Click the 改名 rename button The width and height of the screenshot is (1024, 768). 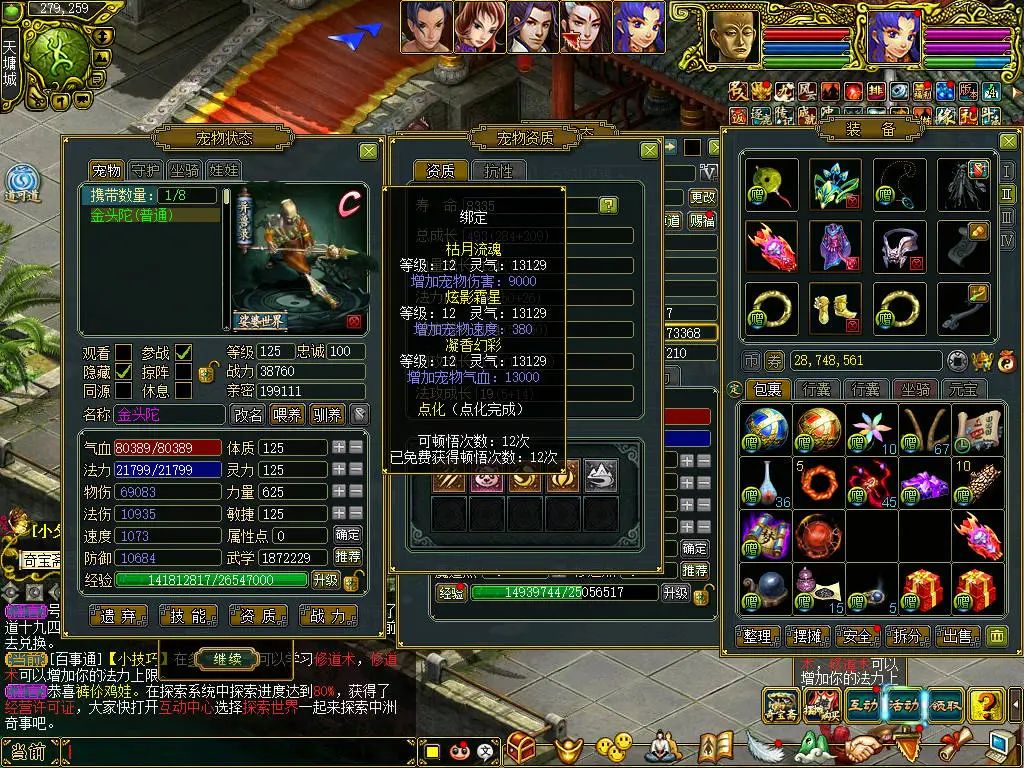pos(248,414)
